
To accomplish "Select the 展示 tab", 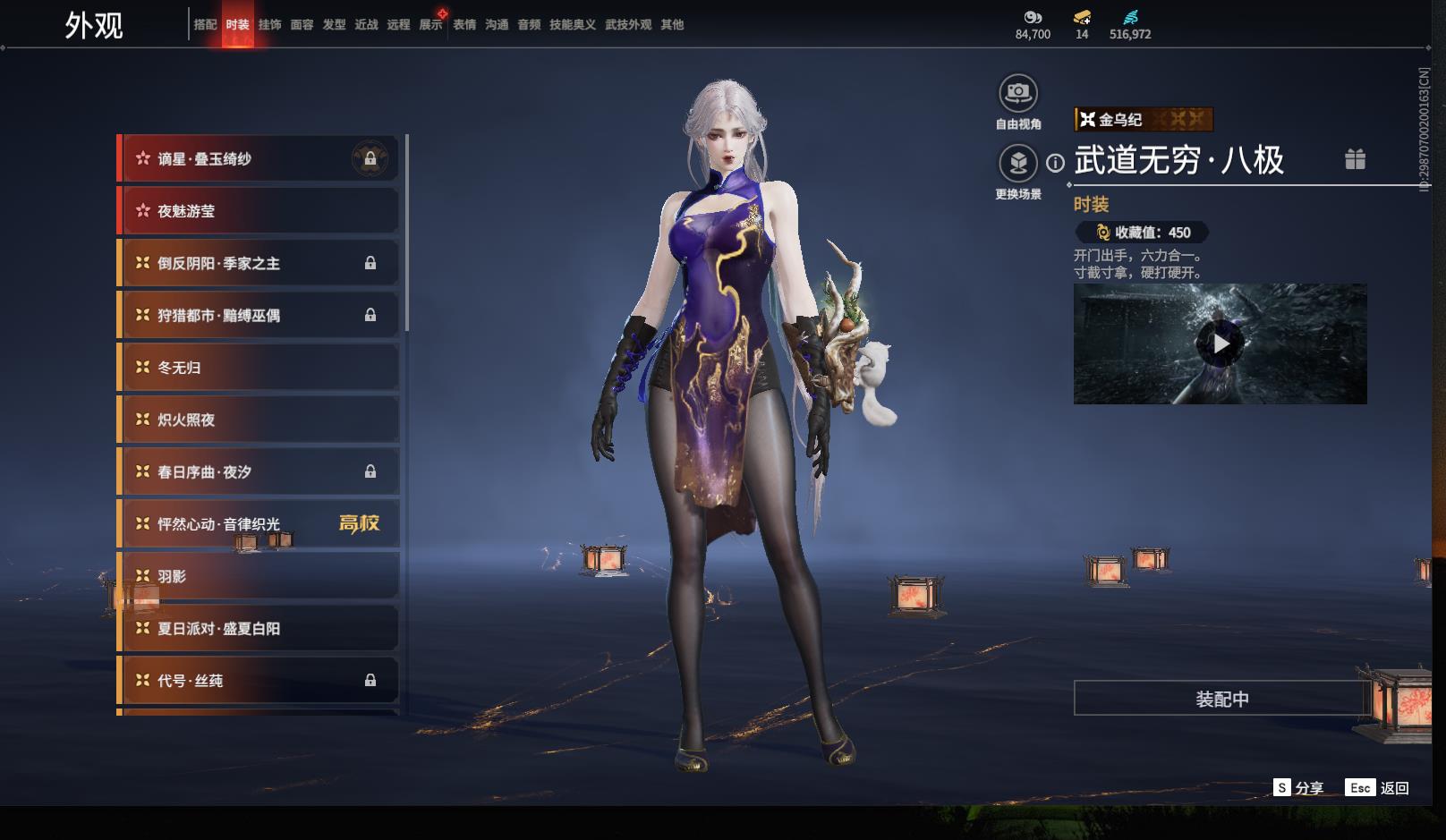I will coord(430,25).
